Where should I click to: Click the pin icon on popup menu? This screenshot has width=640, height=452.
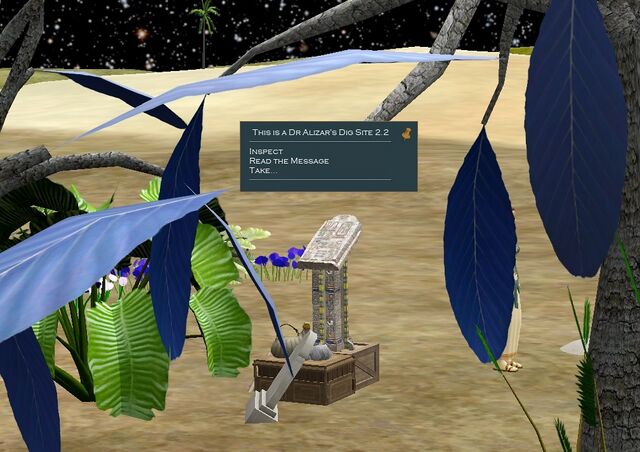[x=407, y=132]
